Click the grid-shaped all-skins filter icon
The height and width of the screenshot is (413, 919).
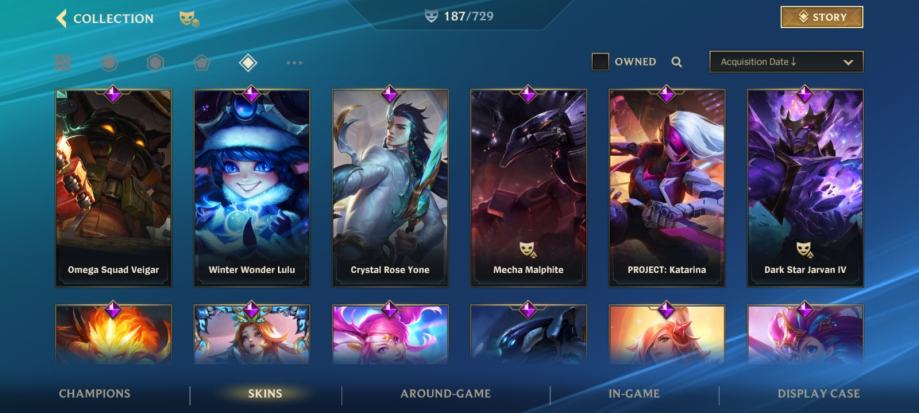point(63,63)
